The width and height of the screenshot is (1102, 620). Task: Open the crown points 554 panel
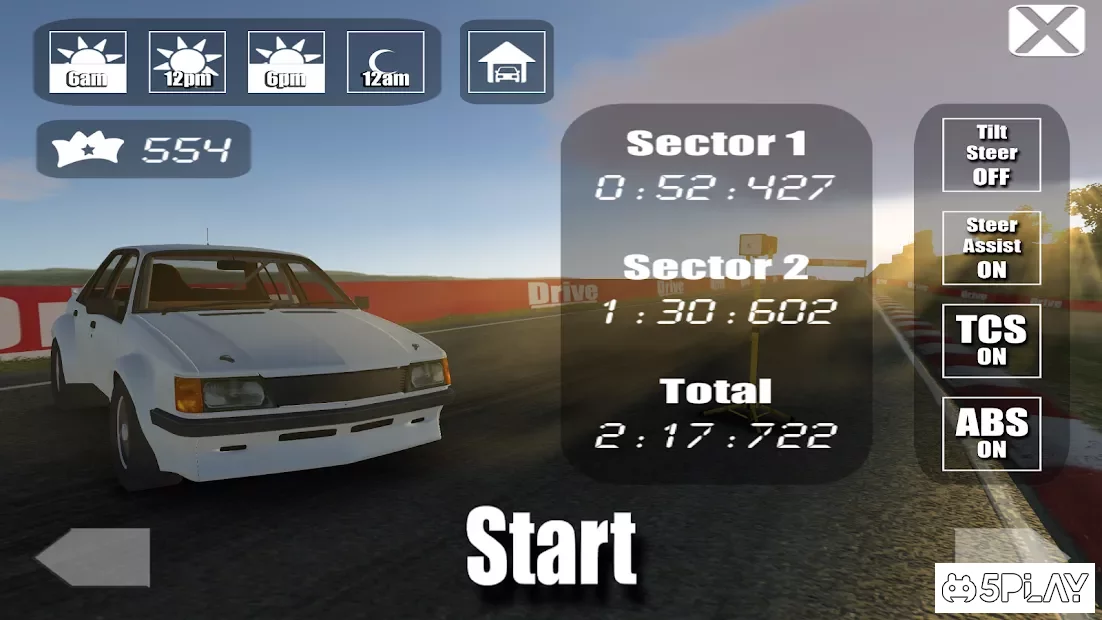[x=144, y=150]
